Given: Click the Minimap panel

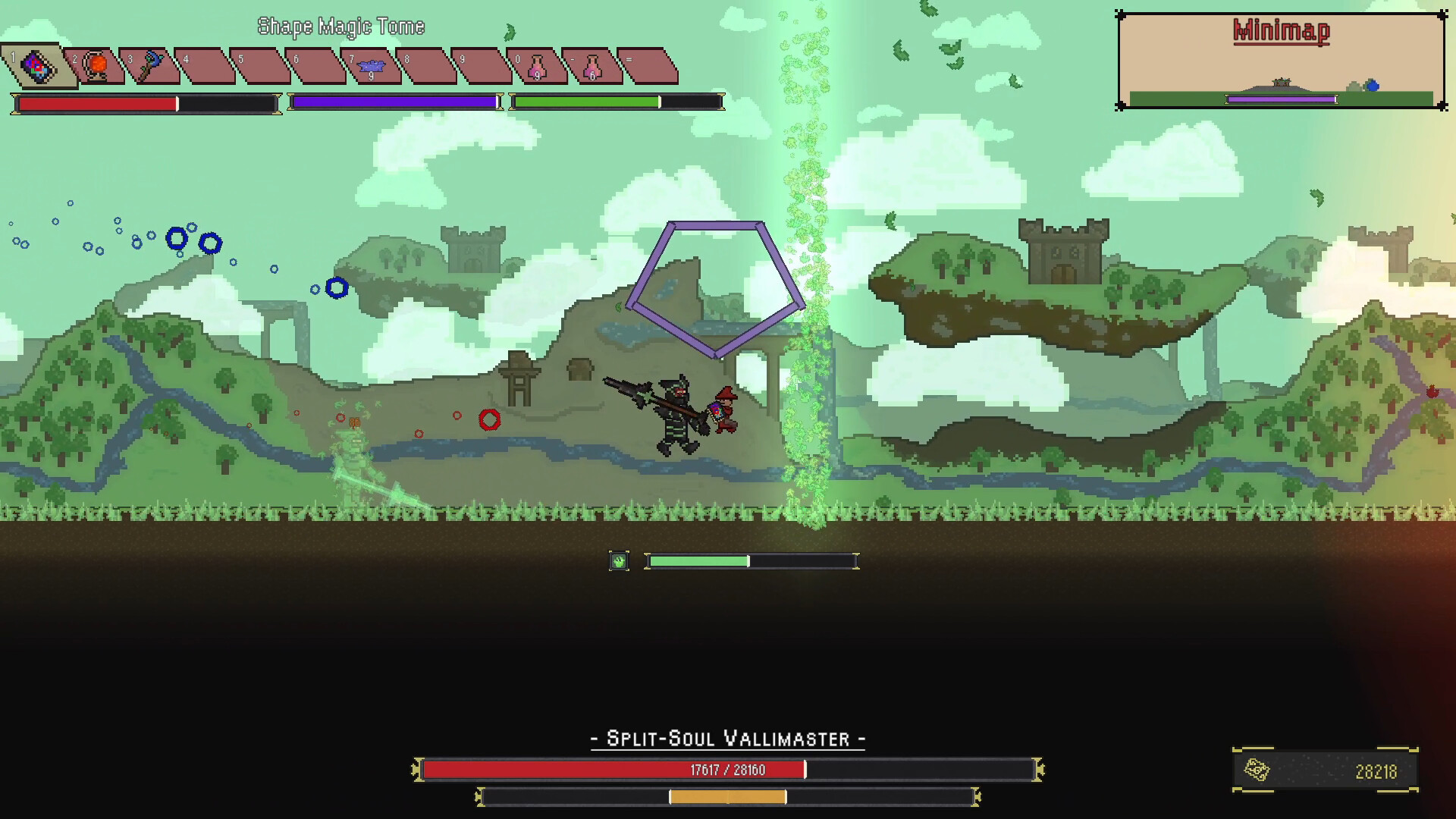Looking at the screenshot, I should click(x=1281, y=61).
